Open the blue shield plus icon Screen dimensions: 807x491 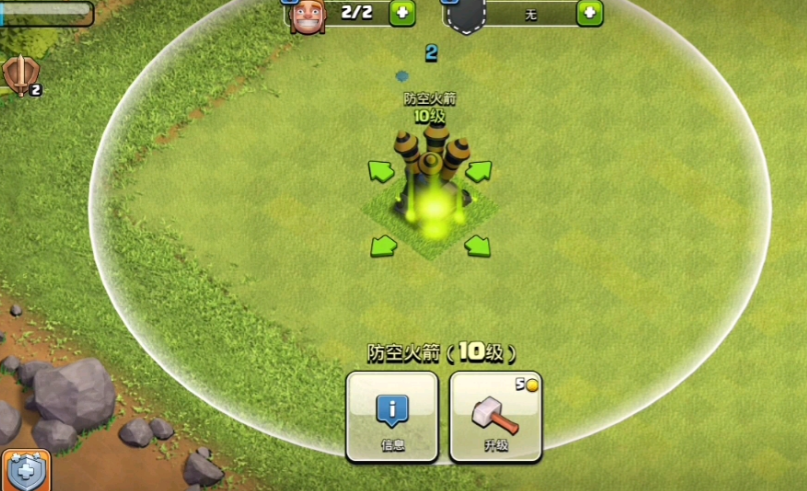pos(25,471)
